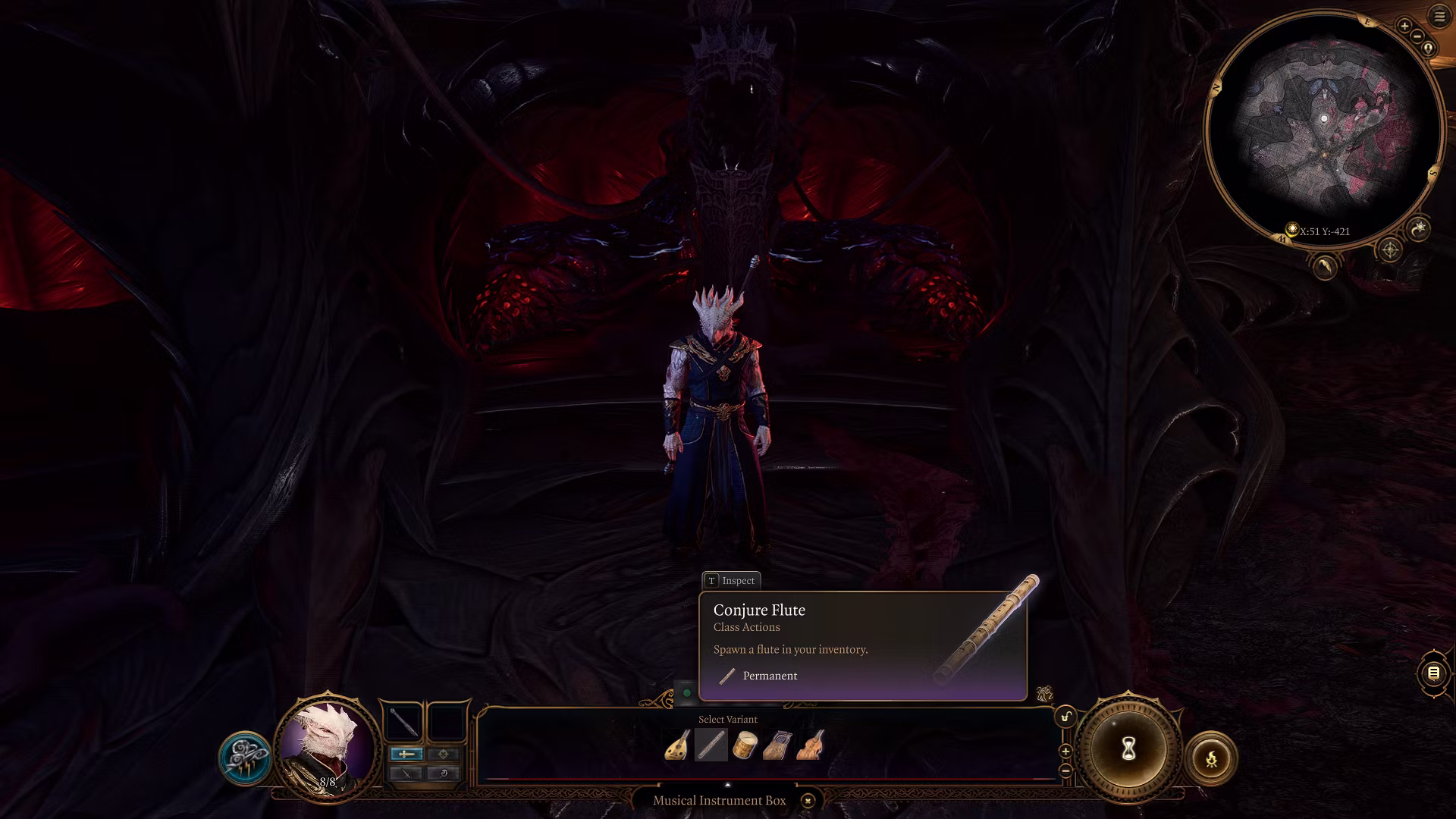Click the storm cloud ability icon
Image resolution: width=1456 pixels, height=819 pixels.
(x=245, y=758)
